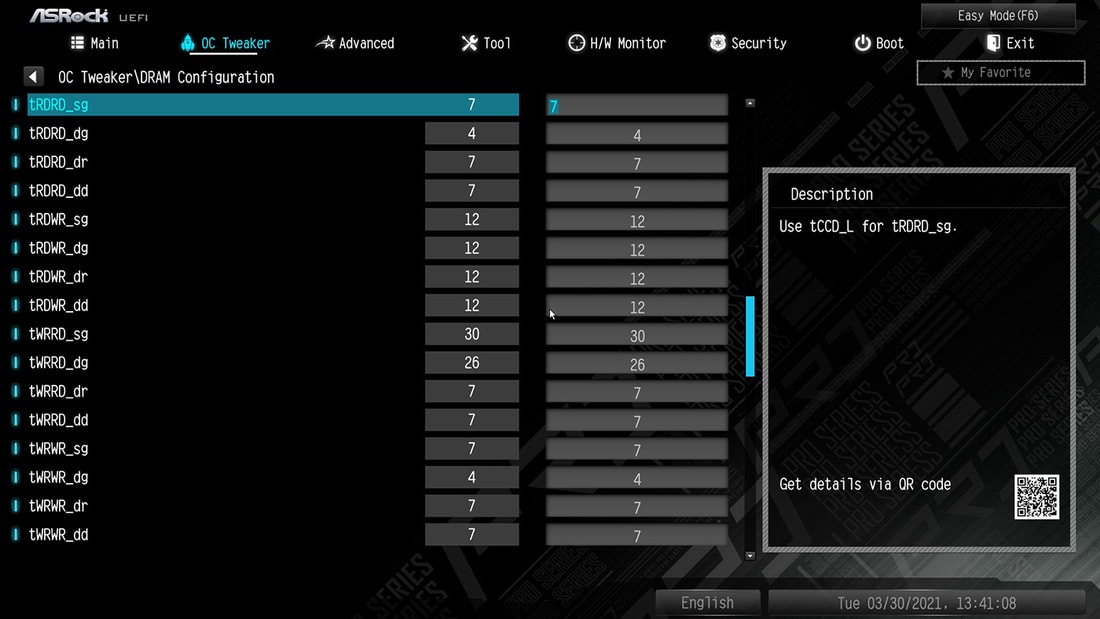This screenshot has height=619, width=1100.
Task: Open My Favorite list
Action: click(1000, 72)
